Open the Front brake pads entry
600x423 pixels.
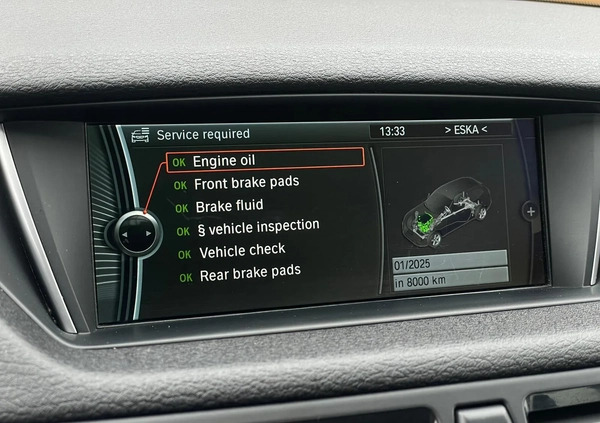point(246,183)
